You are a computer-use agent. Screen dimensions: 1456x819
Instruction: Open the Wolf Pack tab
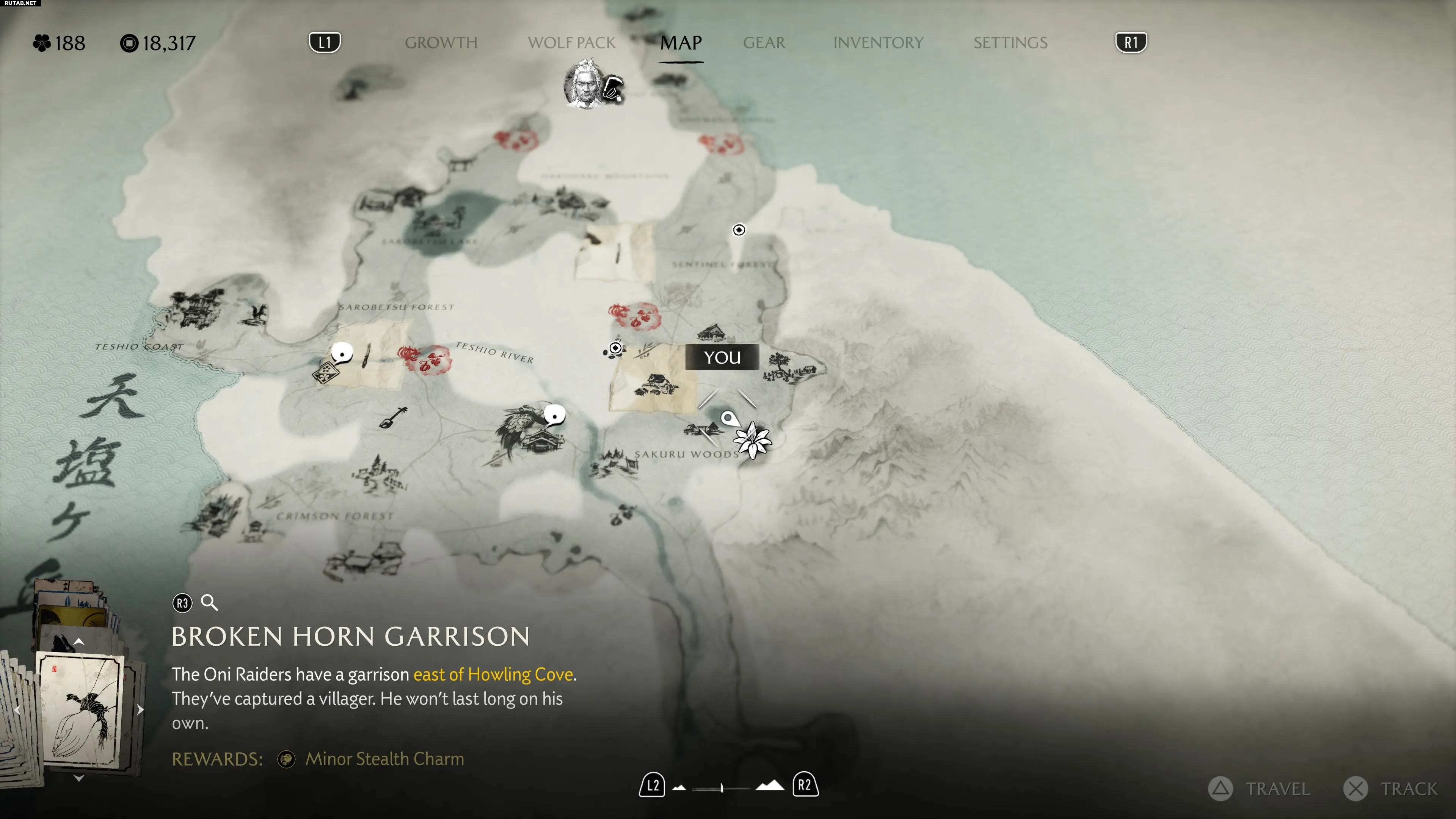(x=571, y=43)
